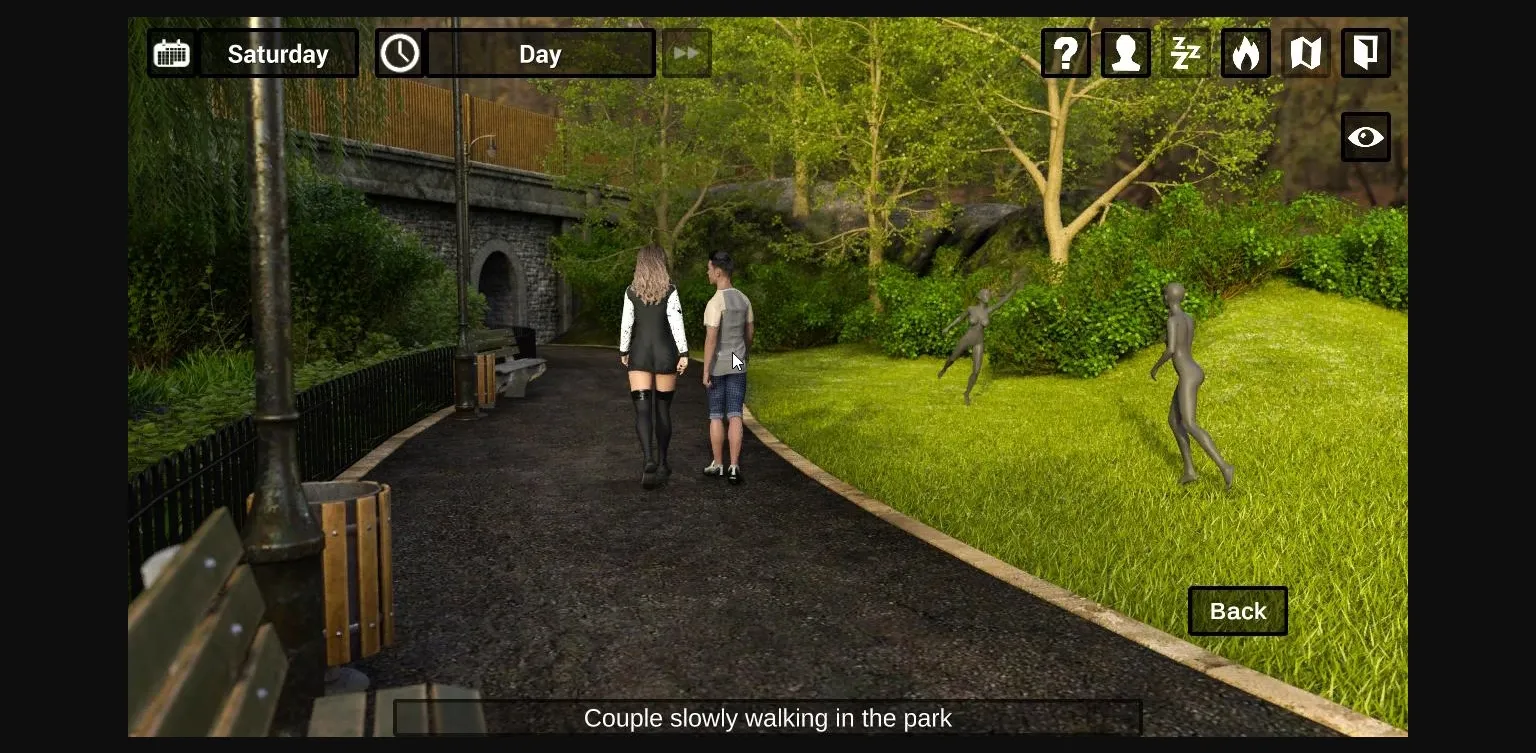This screenshot has width=1536, height=753.
Task: Open the Saturday weekday selector
Action: tap(278, 54)
